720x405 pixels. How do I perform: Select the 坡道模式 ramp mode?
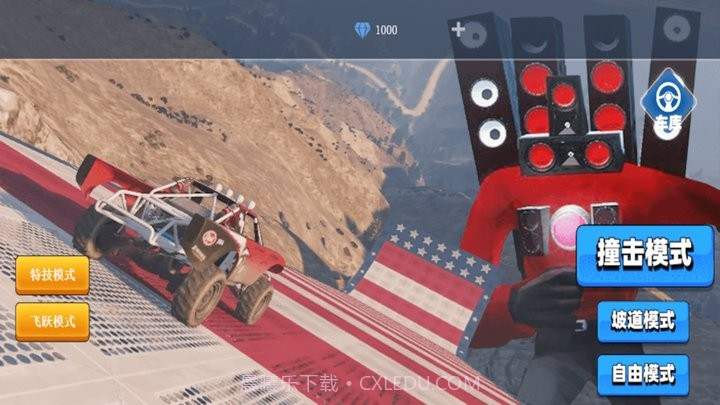pyautogui.click(x=643, y=322)
